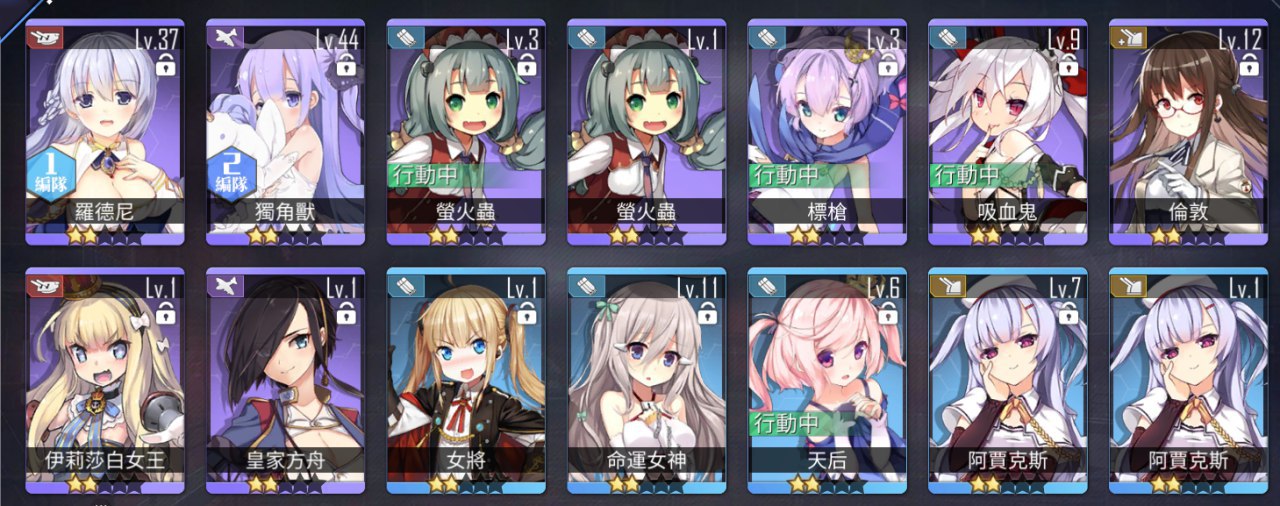Screen dimensions: 1280x506
Task: Pick the Lv.3 螢火蟲 card
Action: 466,130
